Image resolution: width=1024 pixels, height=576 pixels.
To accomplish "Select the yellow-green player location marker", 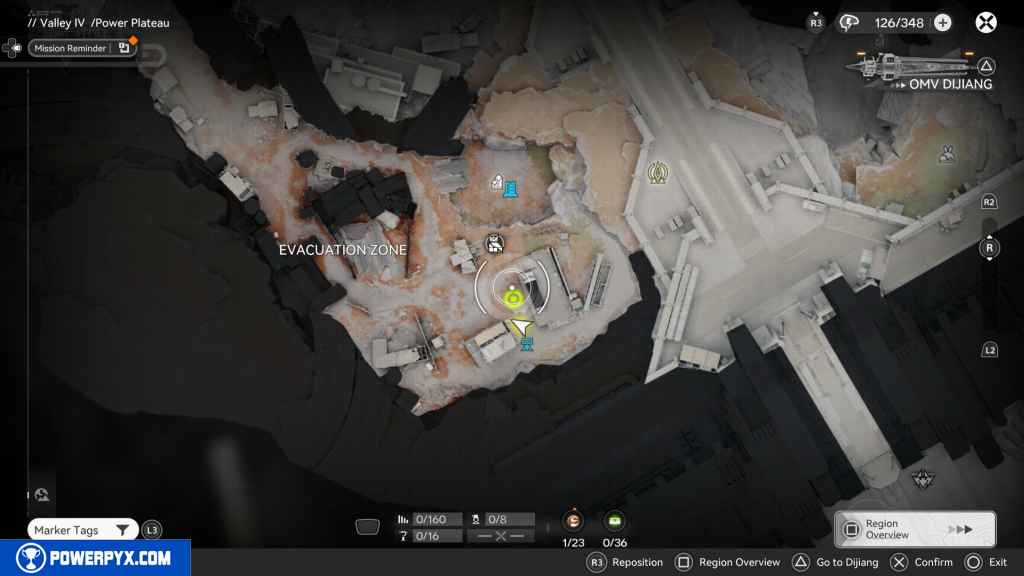I will tap(514, 295).
